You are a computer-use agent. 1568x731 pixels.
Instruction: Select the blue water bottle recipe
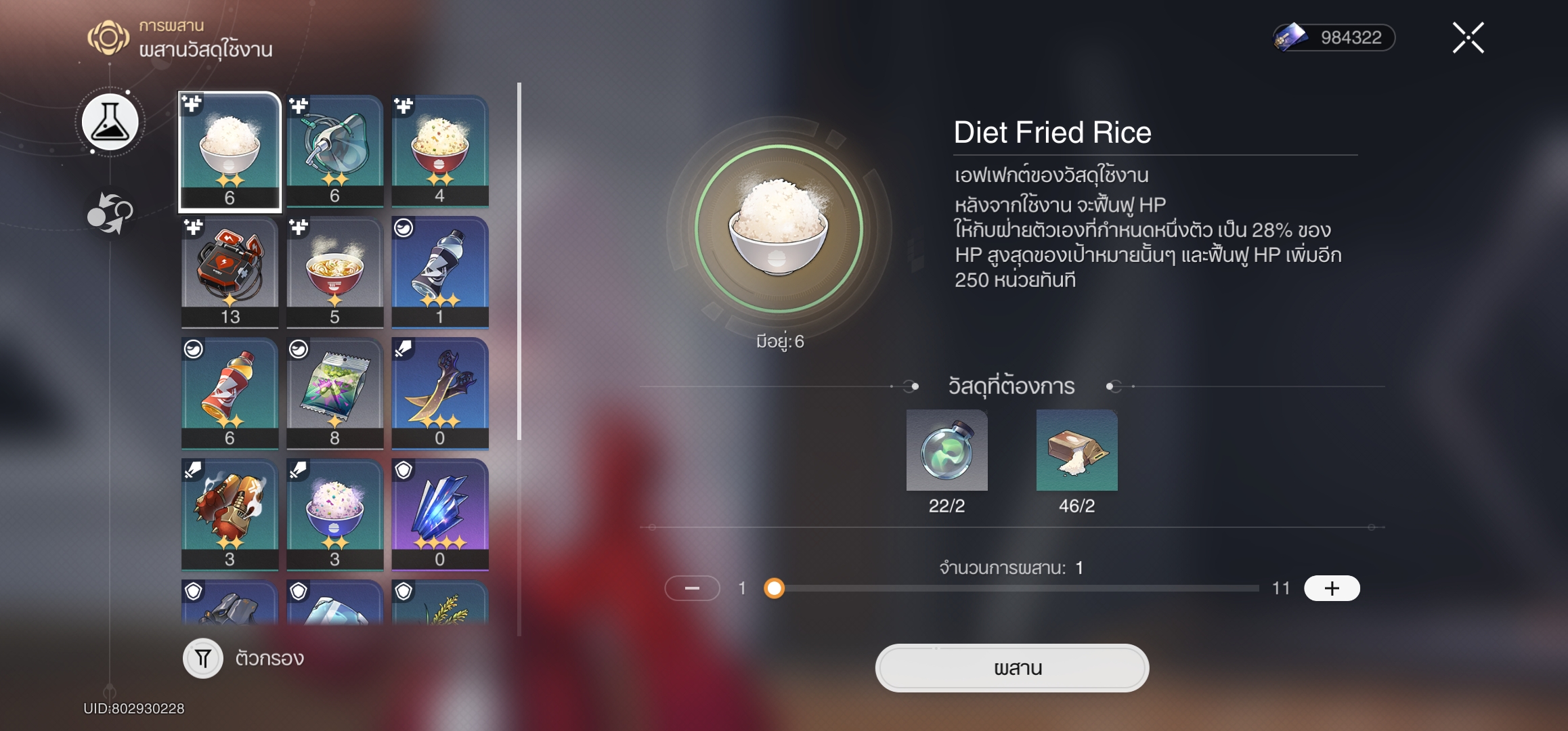pos(439,271)
